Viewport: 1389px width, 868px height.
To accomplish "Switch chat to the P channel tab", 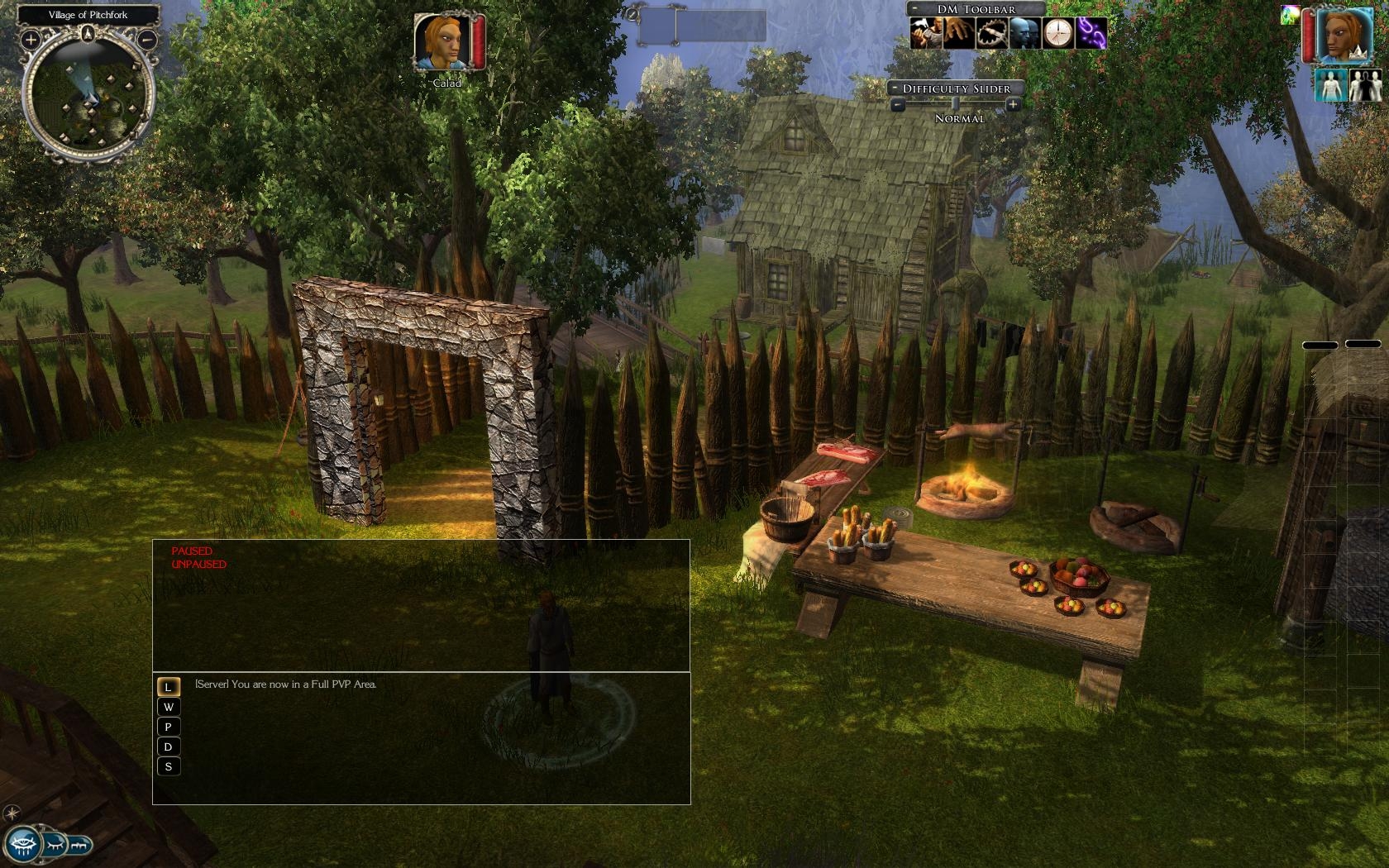I will tap(169, 727).
